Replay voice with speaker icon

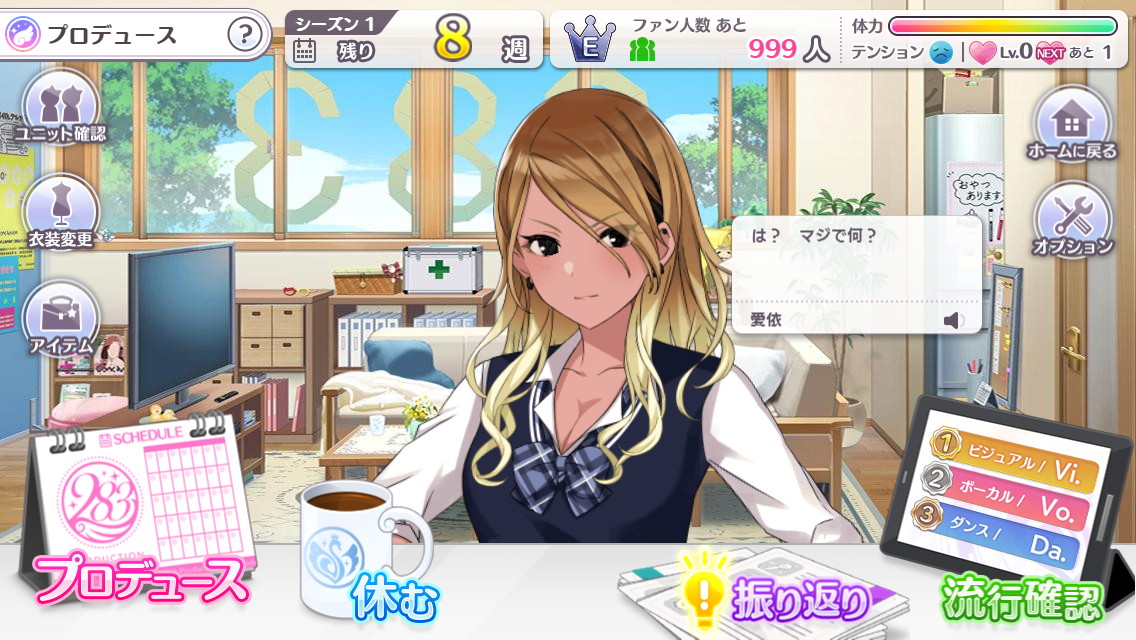pyautogui.click(x=954, y=320)
